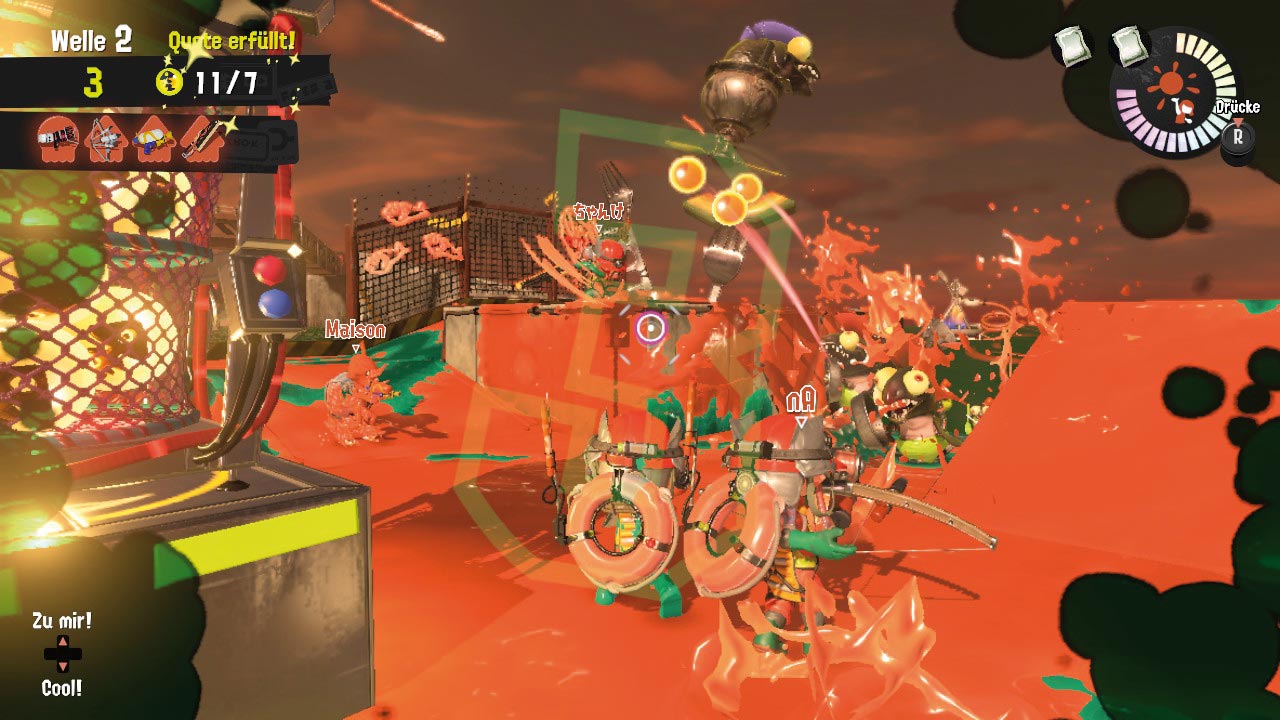Screen dimensions: 1280x720
Task: Activate the Booyah Bomb special gauge icon
Action: [1173, 92]
